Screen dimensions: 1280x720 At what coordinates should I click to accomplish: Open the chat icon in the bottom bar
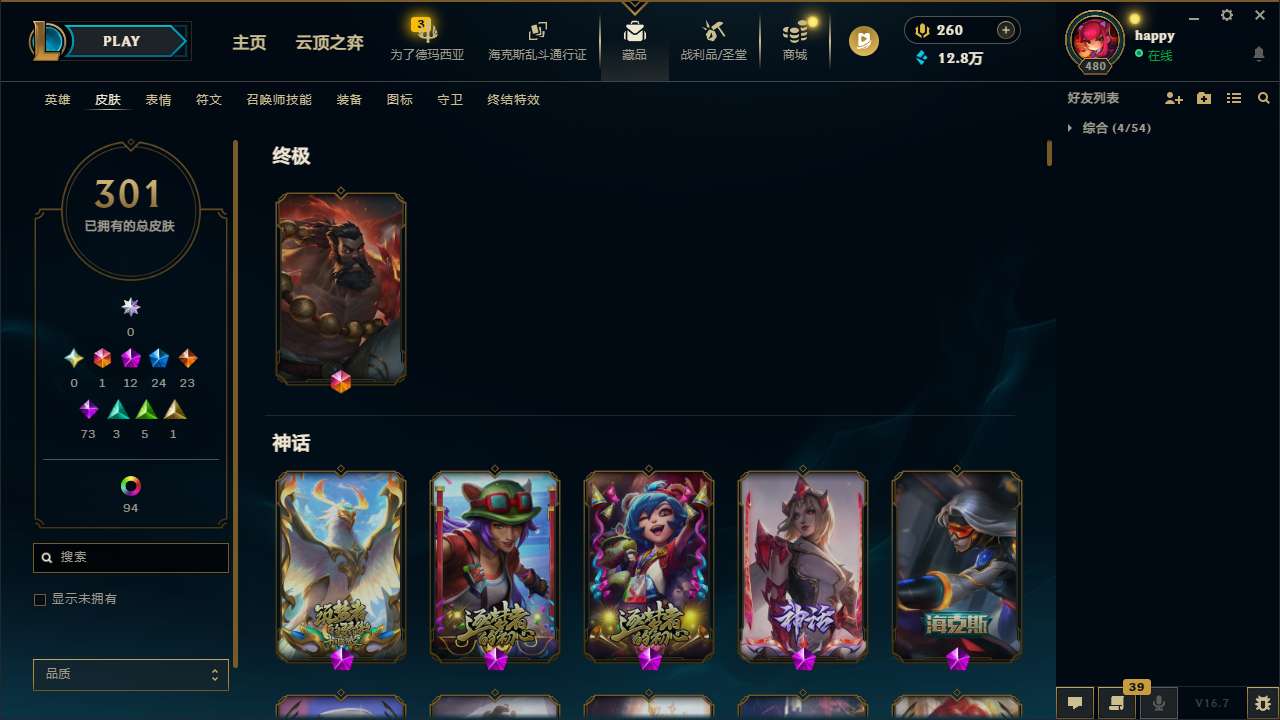[1074, 702]
